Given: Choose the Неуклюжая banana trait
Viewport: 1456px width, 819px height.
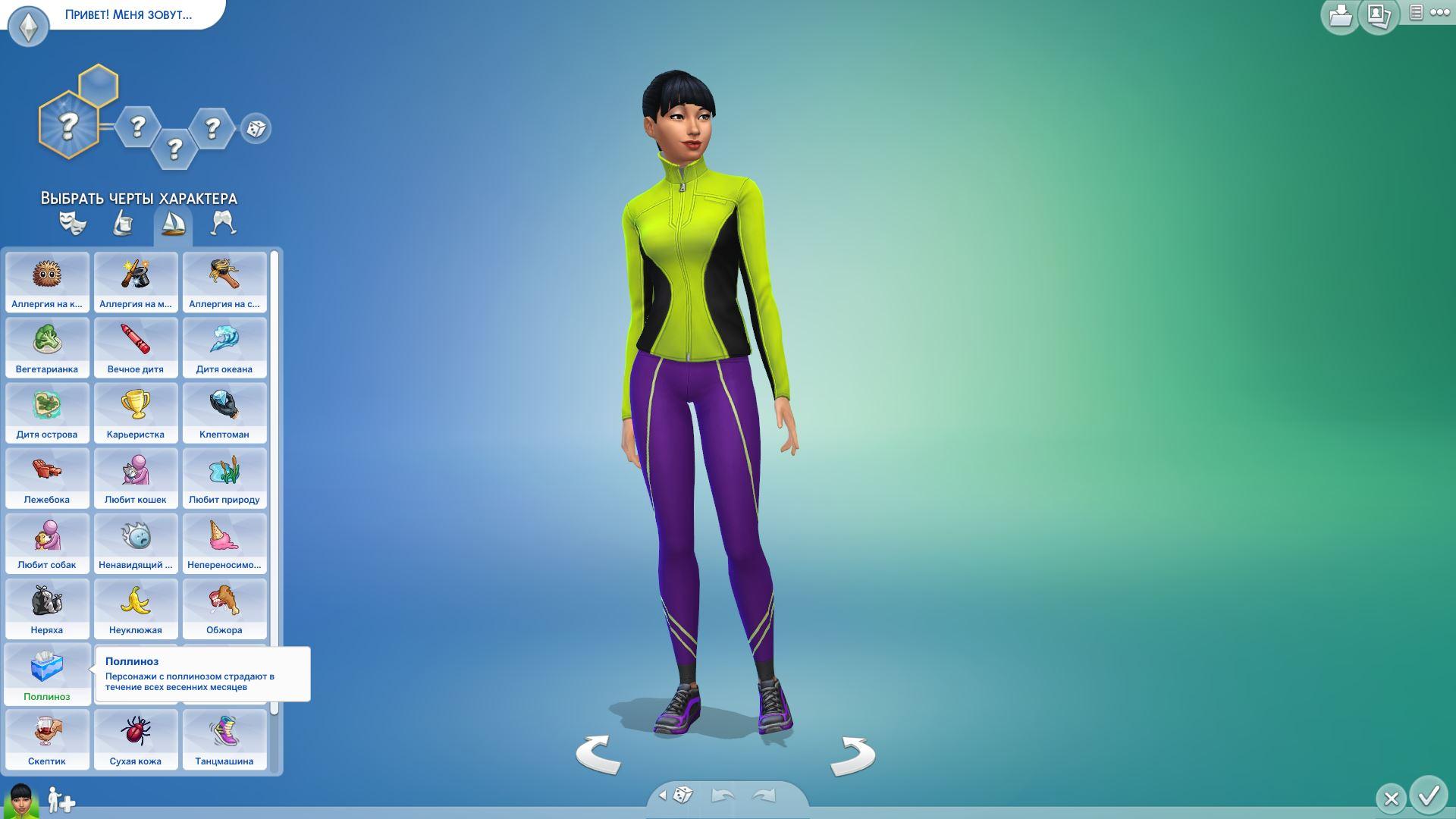Looking at the screenshot, I should pyautogui.click(x=136, y=608).
